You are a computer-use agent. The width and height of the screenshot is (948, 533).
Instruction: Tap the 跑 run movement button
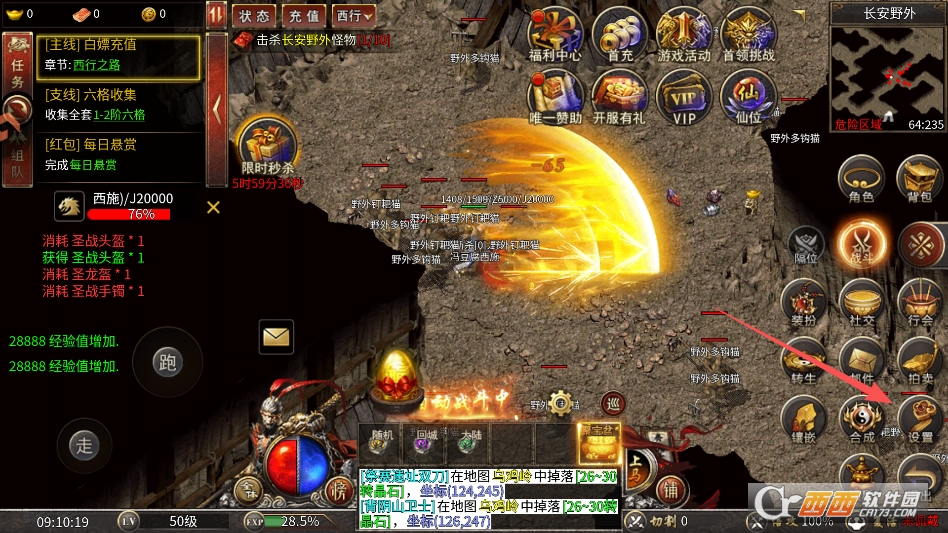pyautogui.click(x=168, y=362)
